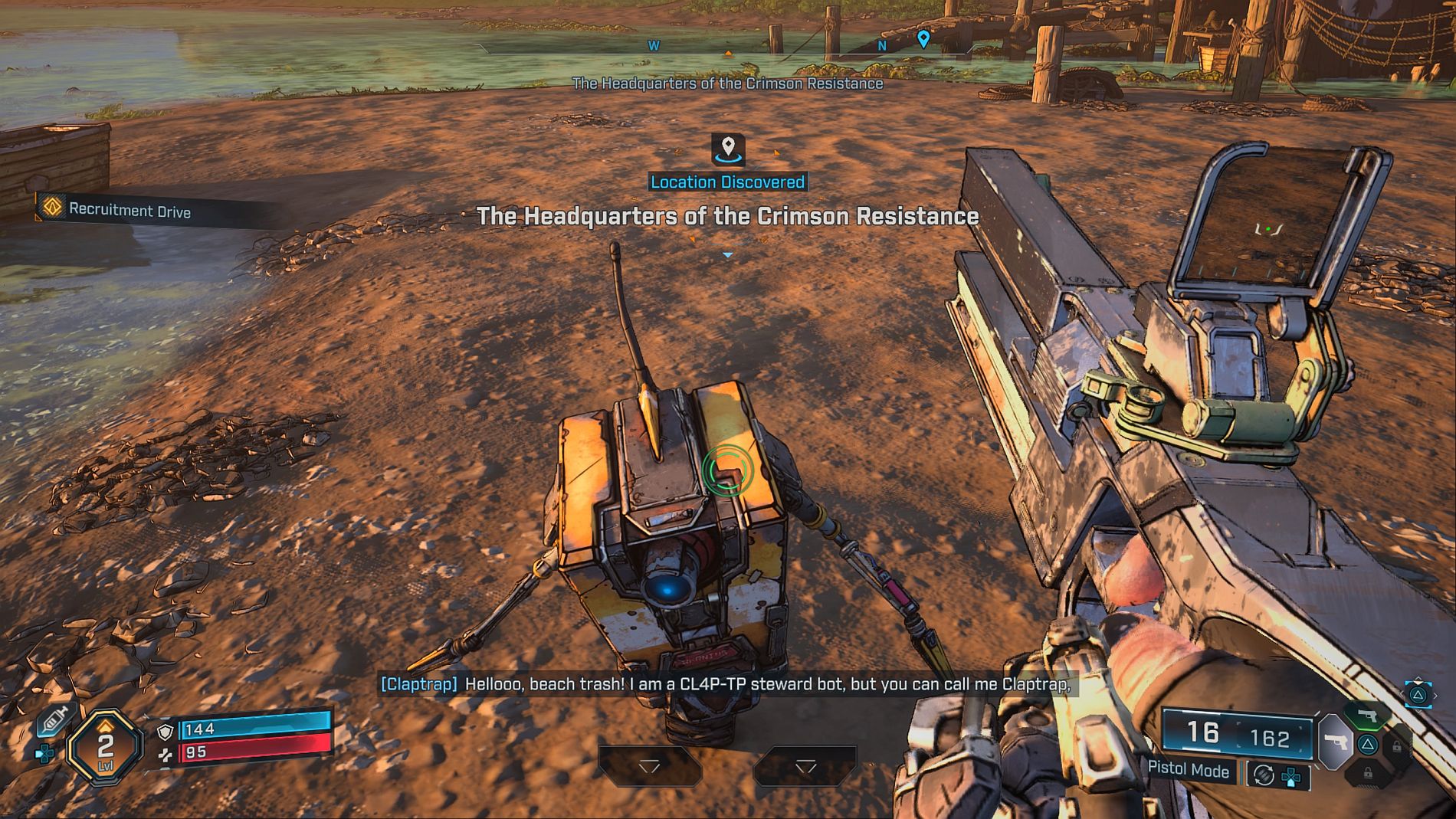The width and height of the screenshot is (1456, 819).
Task: Click the Location Discovered map pin icon
Action: click(728, 148)
